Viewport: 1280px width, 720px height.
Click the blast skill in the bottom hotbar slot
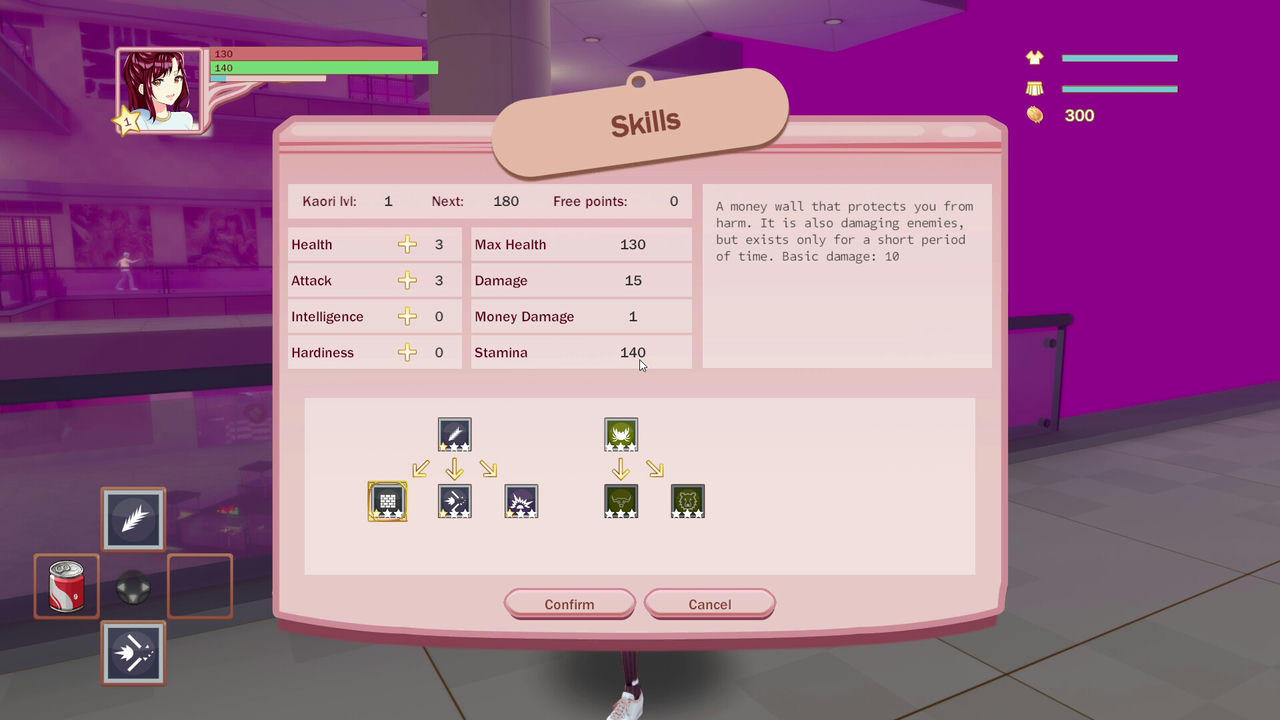click(132, 653)
